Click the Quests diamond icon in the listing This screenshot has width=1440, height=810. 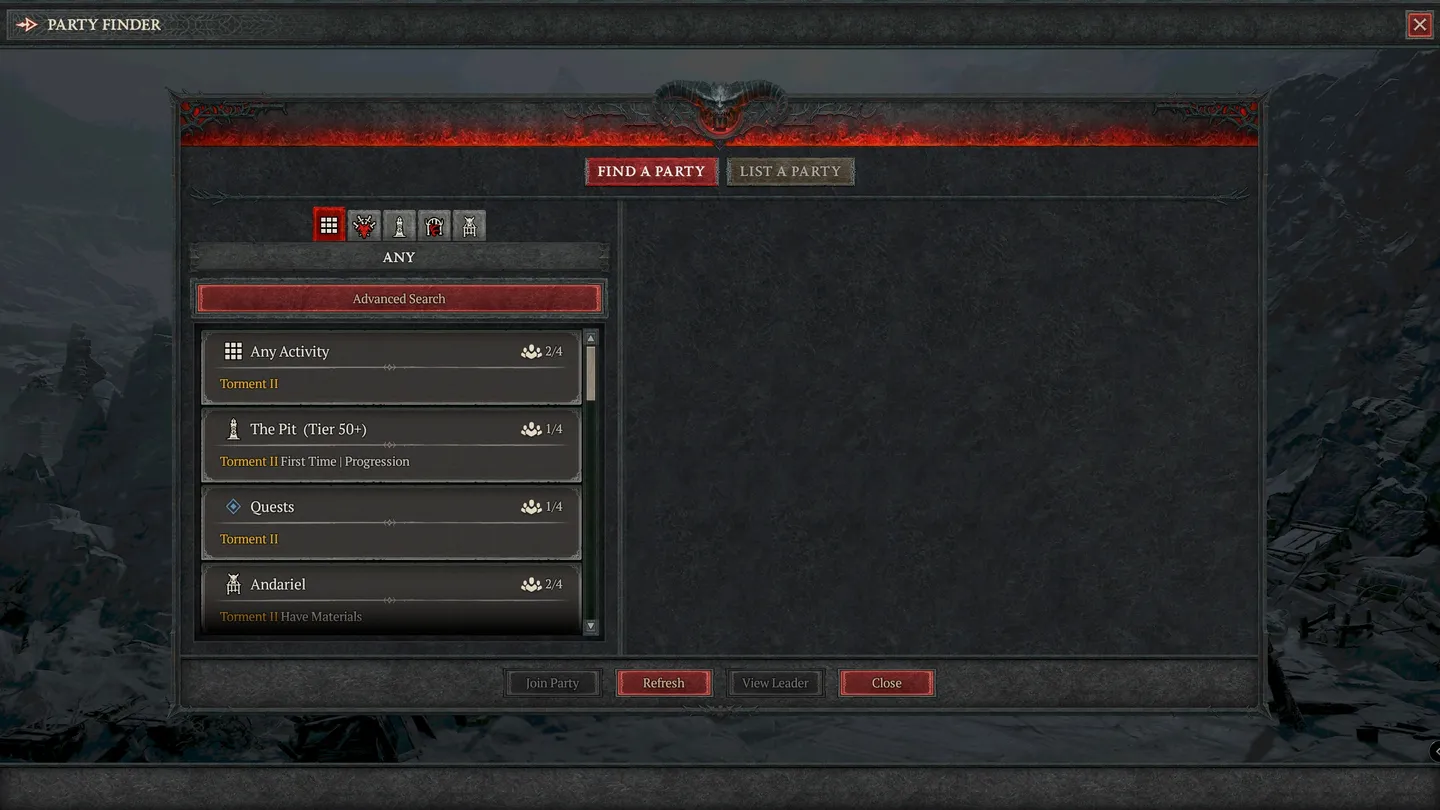[234, 506]
